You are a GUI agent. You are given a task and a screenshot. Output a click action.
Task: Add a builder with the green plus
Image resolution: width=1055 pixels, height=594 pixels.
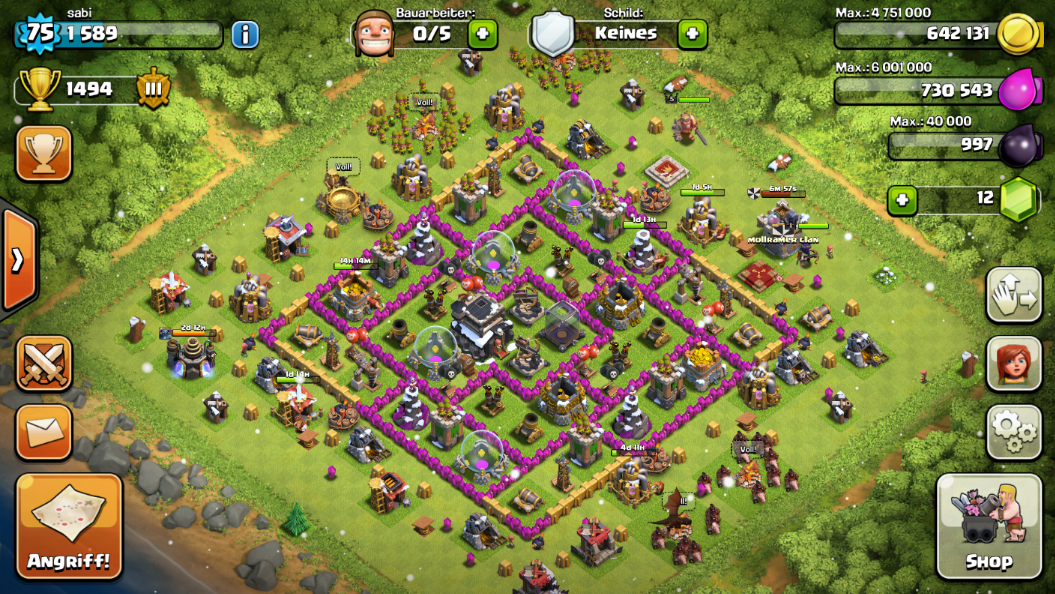point(482,33)
